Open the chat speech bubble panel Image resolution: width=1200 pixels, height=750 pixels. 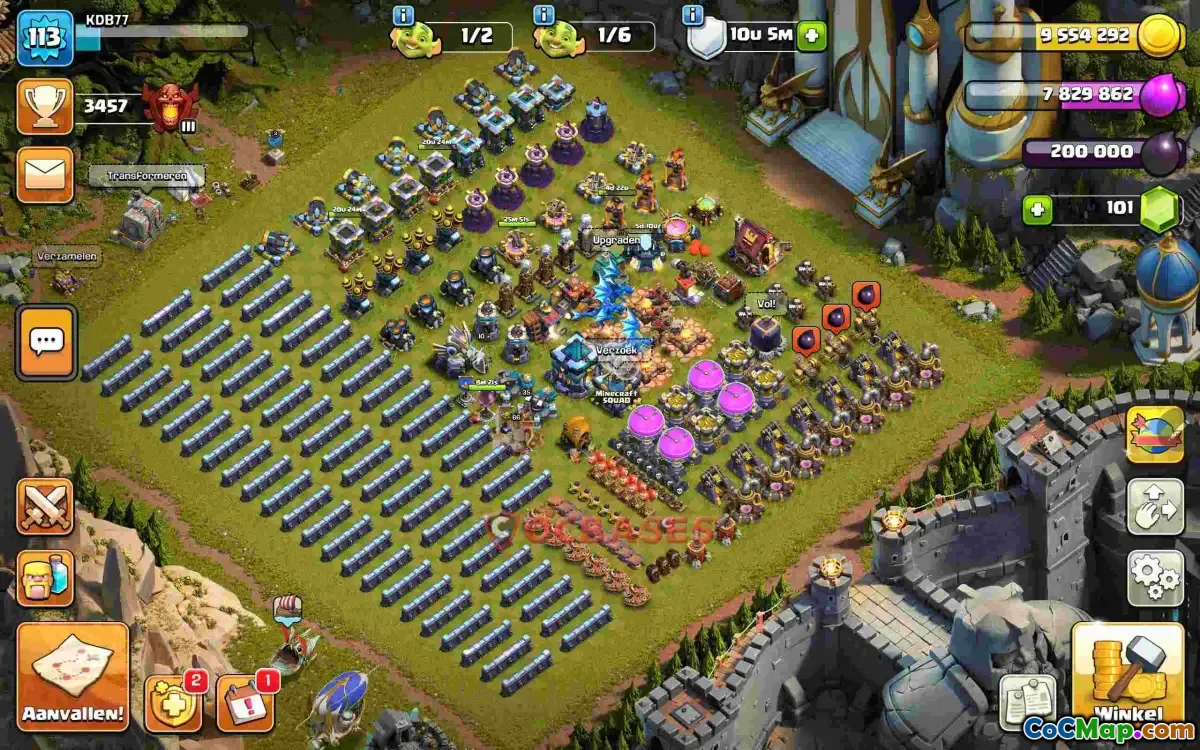[x=46, y=342]
